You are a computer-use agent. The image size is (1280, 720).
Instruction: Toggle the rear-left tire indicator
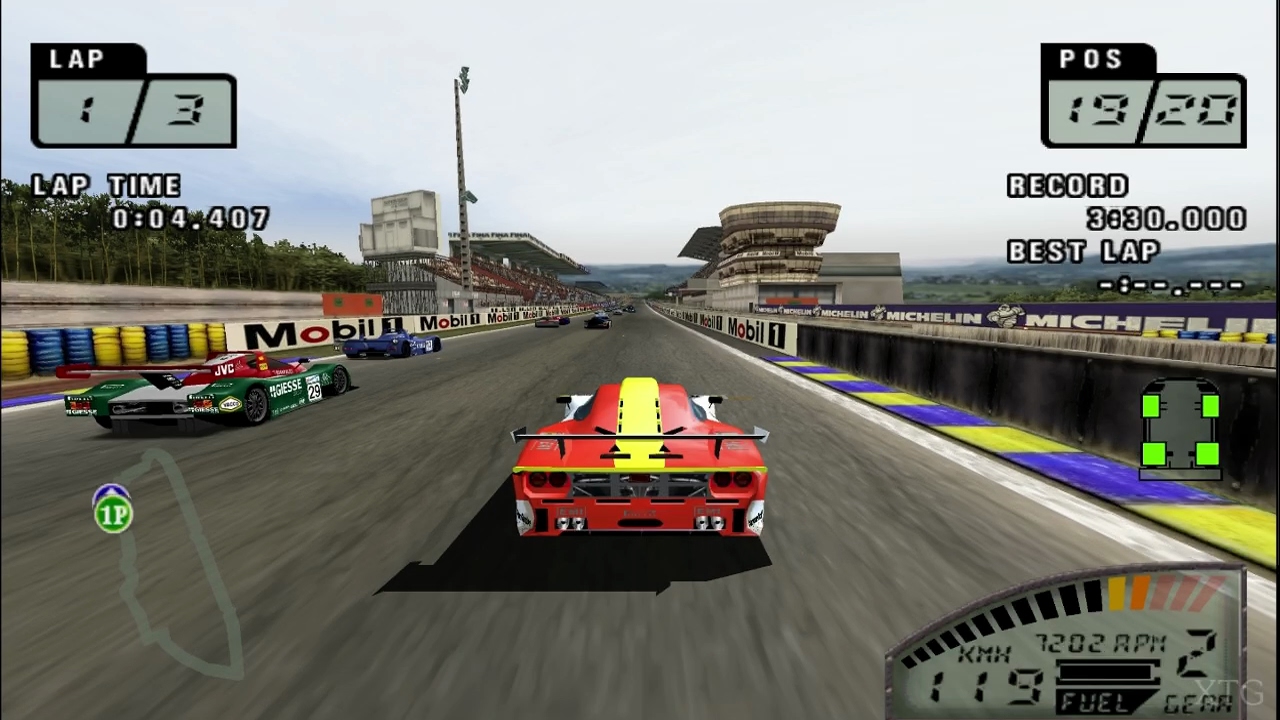pos(1153,456)
